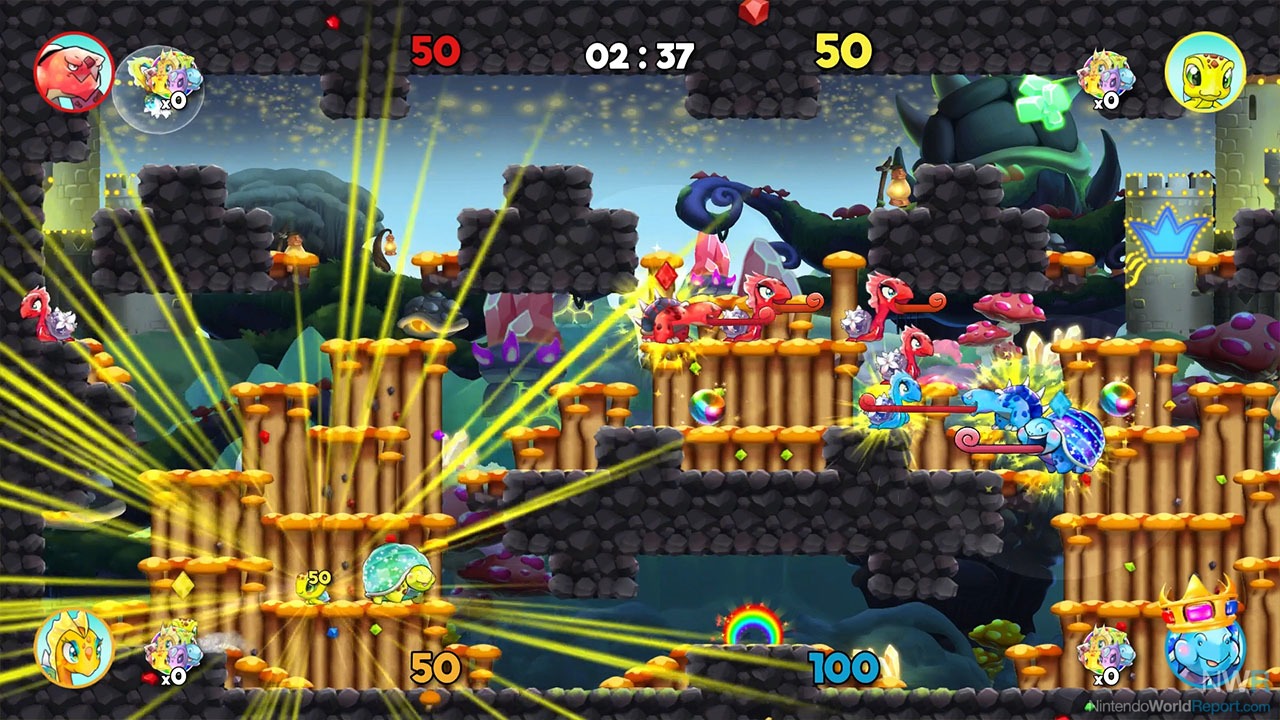Open the NintendoWorldReport.com watermark link
Viewport: 1280px width, 720px height.
(1180, 707)
